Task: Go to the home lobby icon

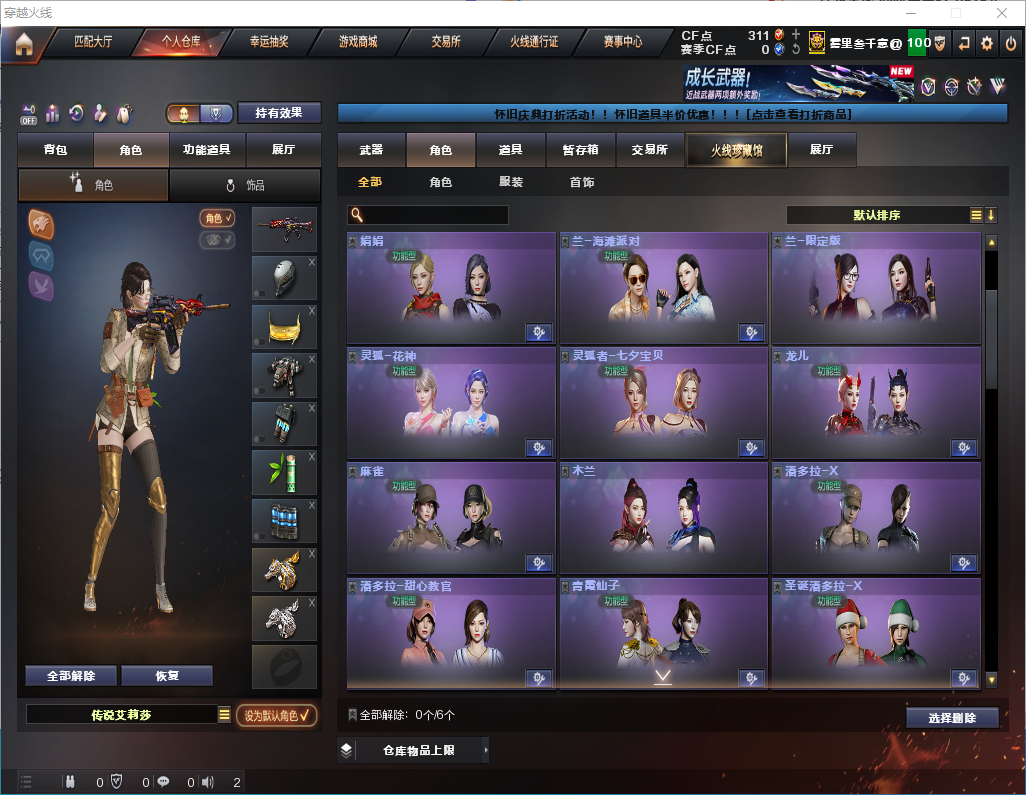Action: tap(23, 44)
